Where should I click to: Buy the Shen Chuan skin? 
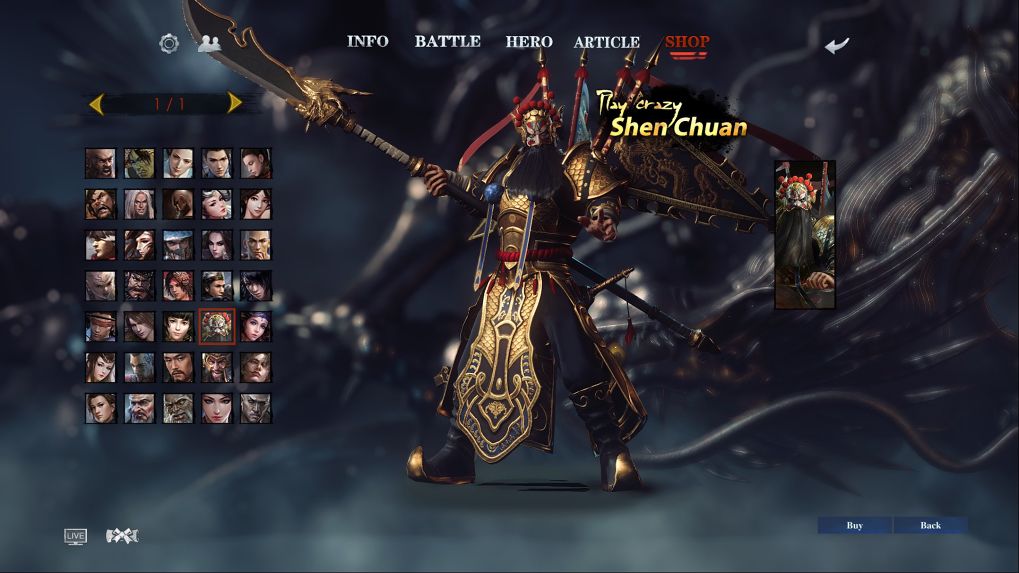point(854,525)
